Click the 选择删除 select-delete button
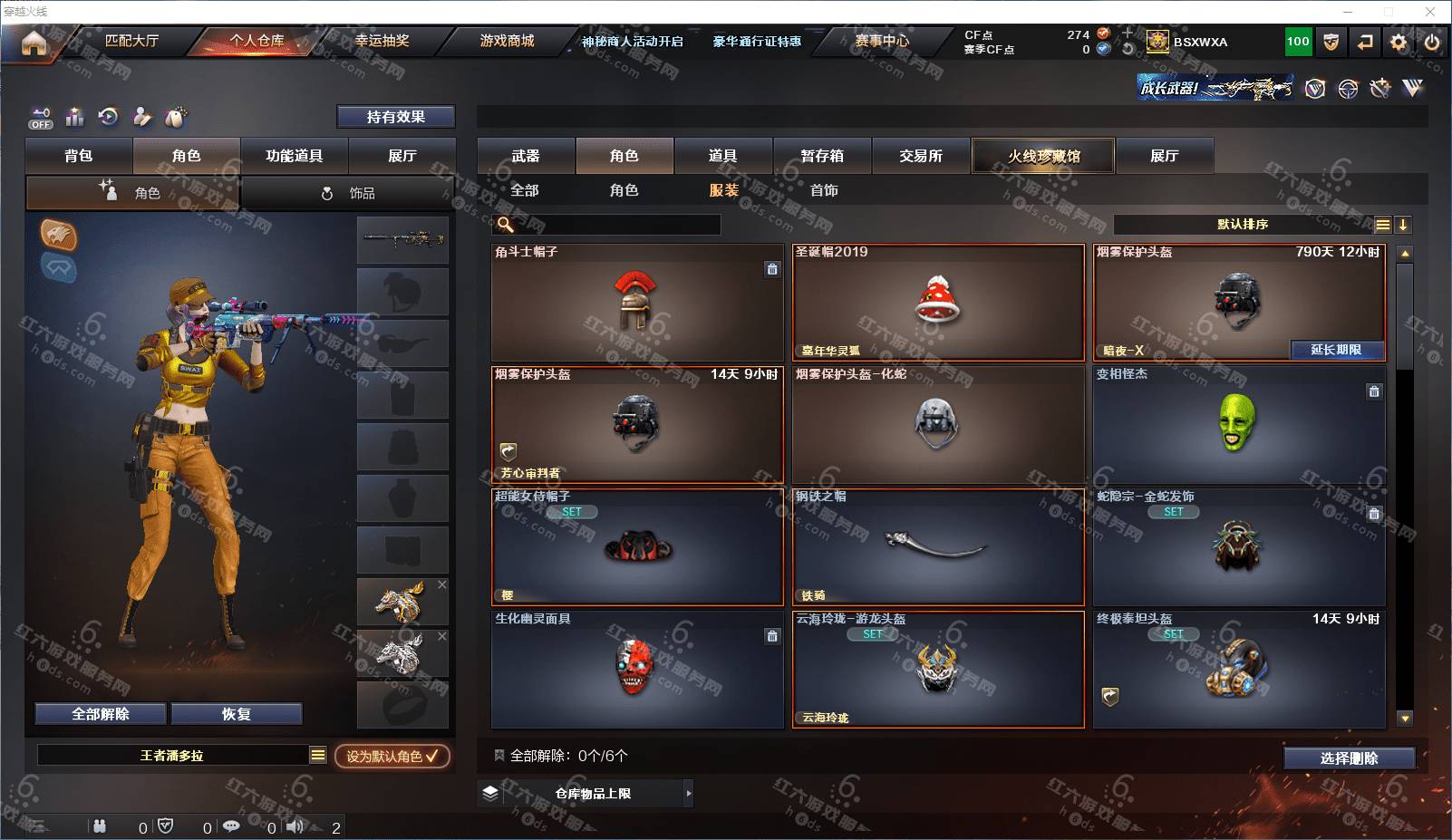The height and width of the screenshot is (840, 1452). (1349, 758)
